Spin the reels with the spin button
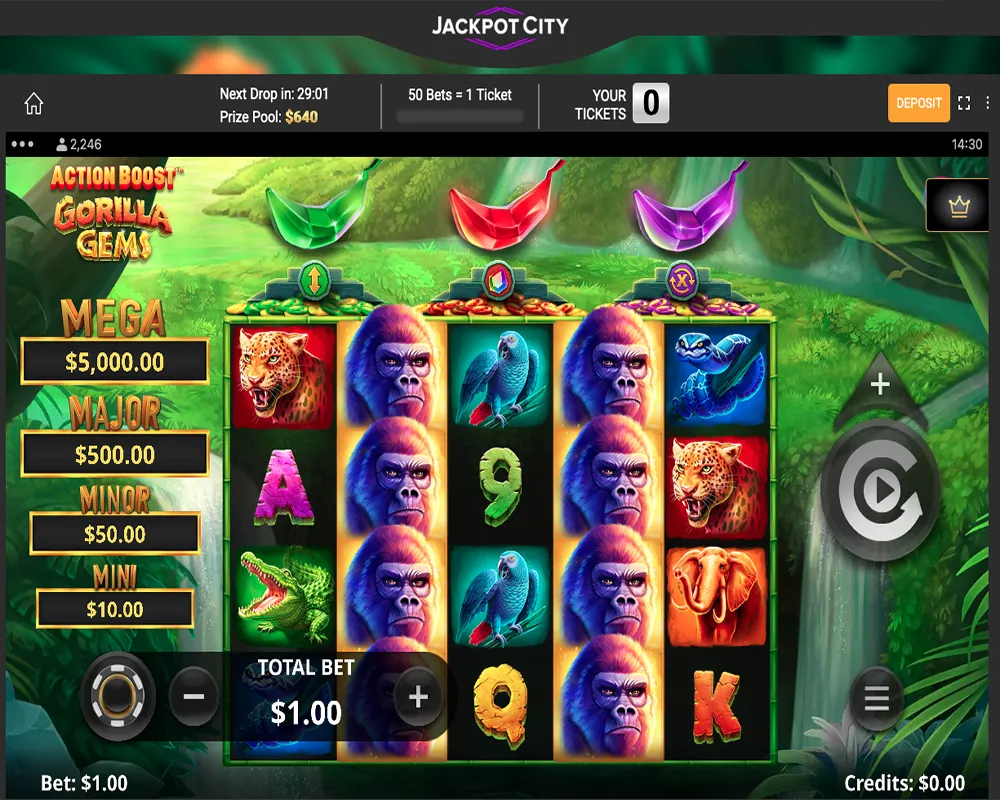Viewport: 1000px width, 800px height. tap(880, 491)
